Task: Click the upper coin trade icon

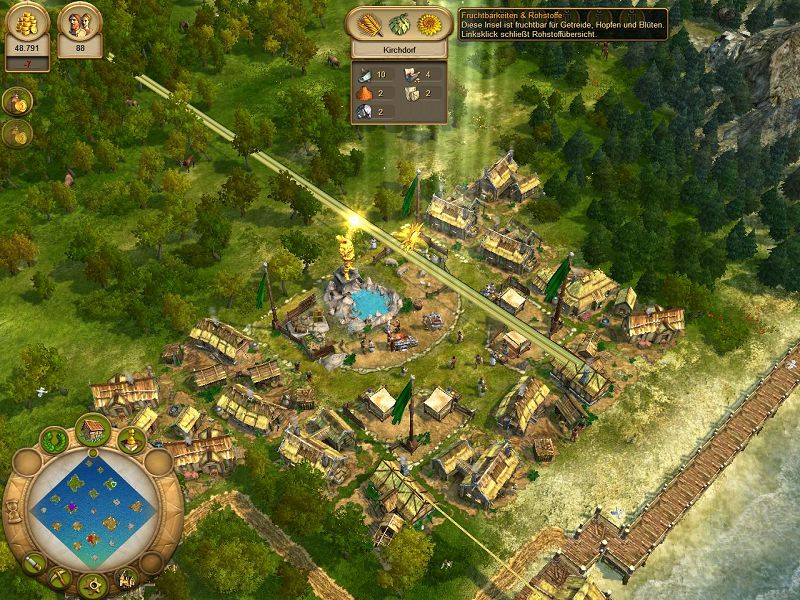Action: (17, 100)
